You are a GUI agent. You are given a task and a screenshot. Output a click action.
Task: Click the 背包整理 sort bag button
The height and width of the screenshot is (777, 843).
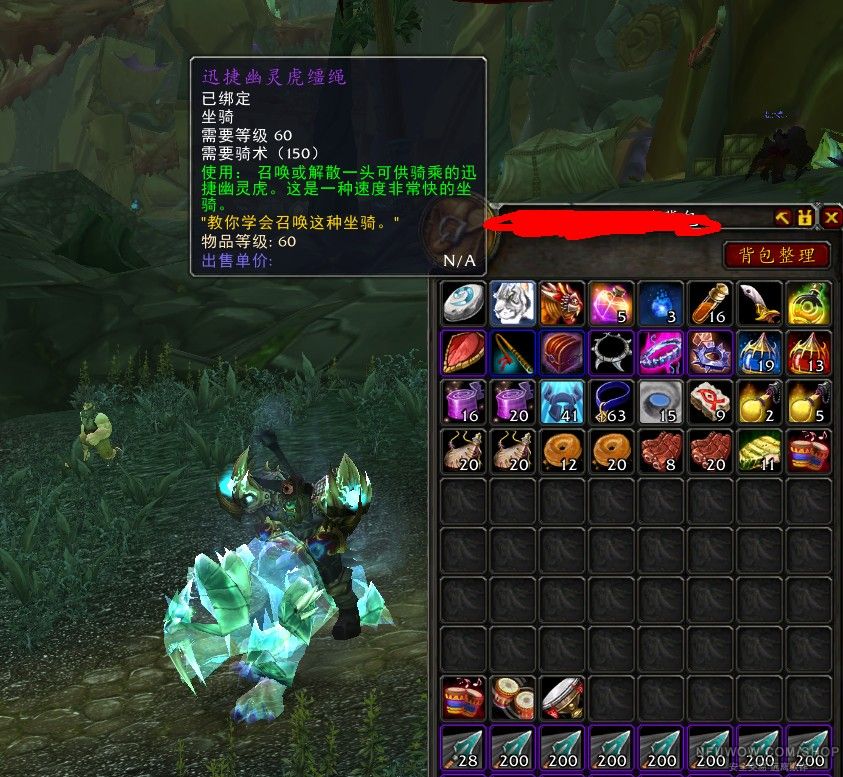776,256
